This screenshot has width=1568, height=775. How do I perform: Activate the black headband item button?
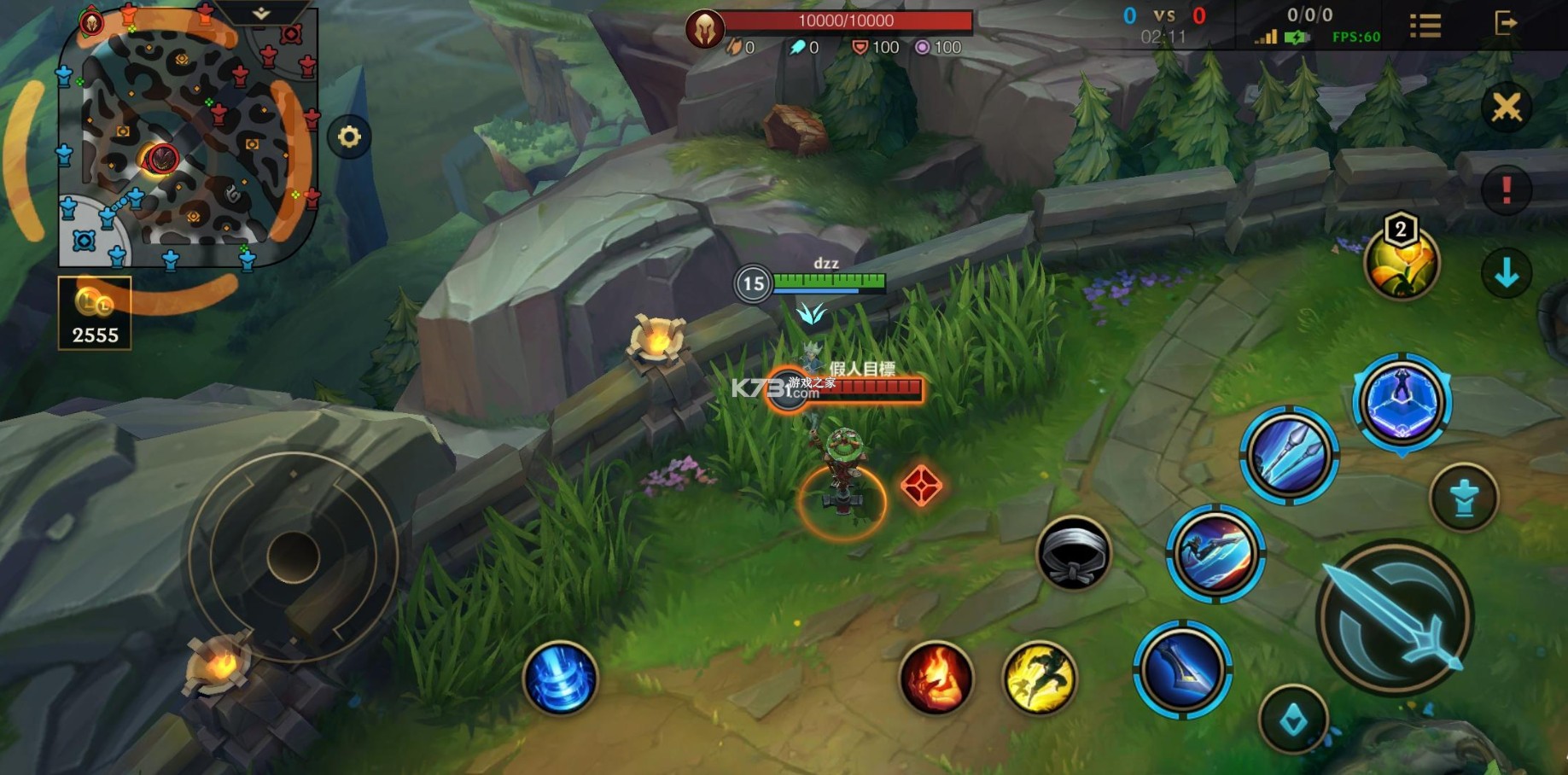coord(1074,554)
